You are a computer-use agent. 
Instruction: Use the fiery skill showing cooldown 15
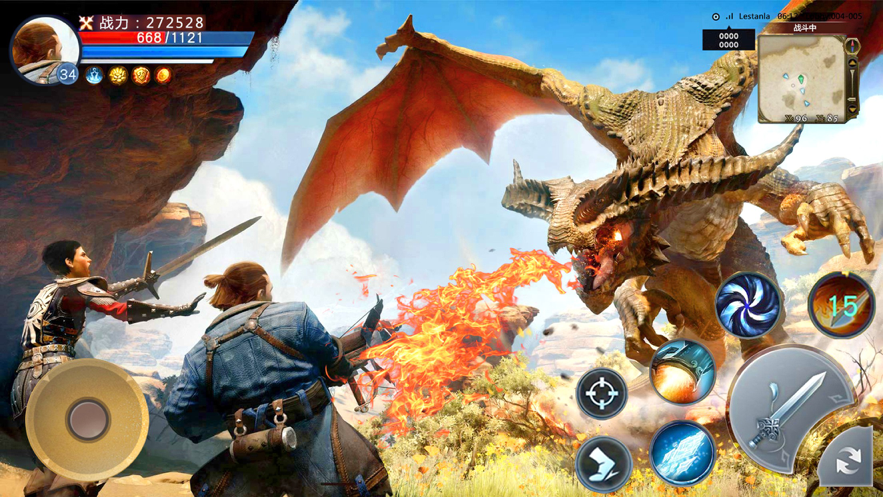(x=842, y=305)
